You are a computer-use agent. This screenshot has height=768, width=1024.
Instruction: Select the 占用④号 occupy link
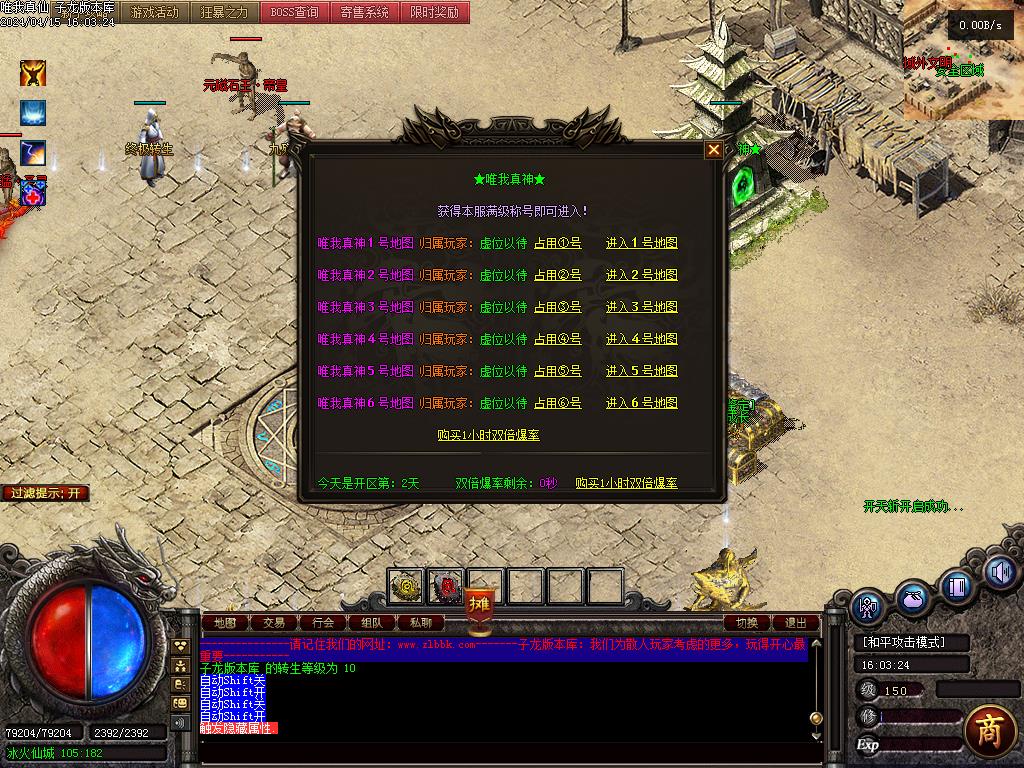point(557,339)
